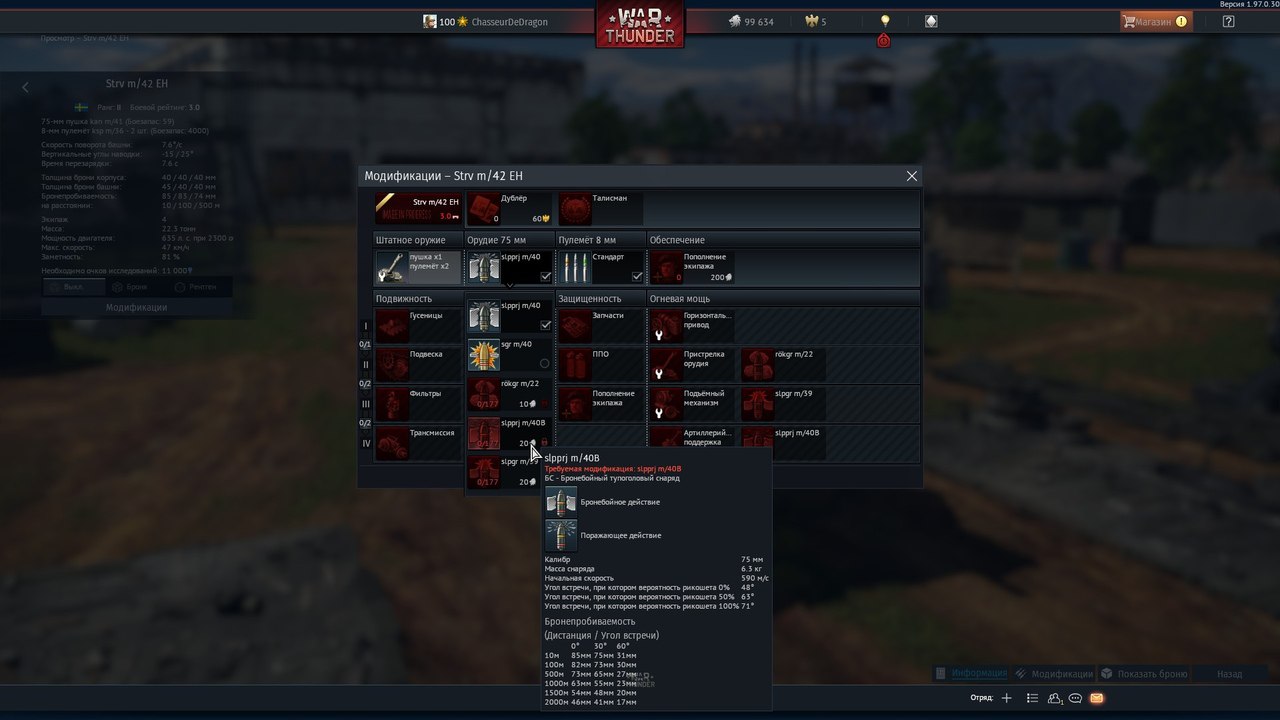Open the orange mail envelope icon
The image size is (1280, 720).
coord(1096,698)
